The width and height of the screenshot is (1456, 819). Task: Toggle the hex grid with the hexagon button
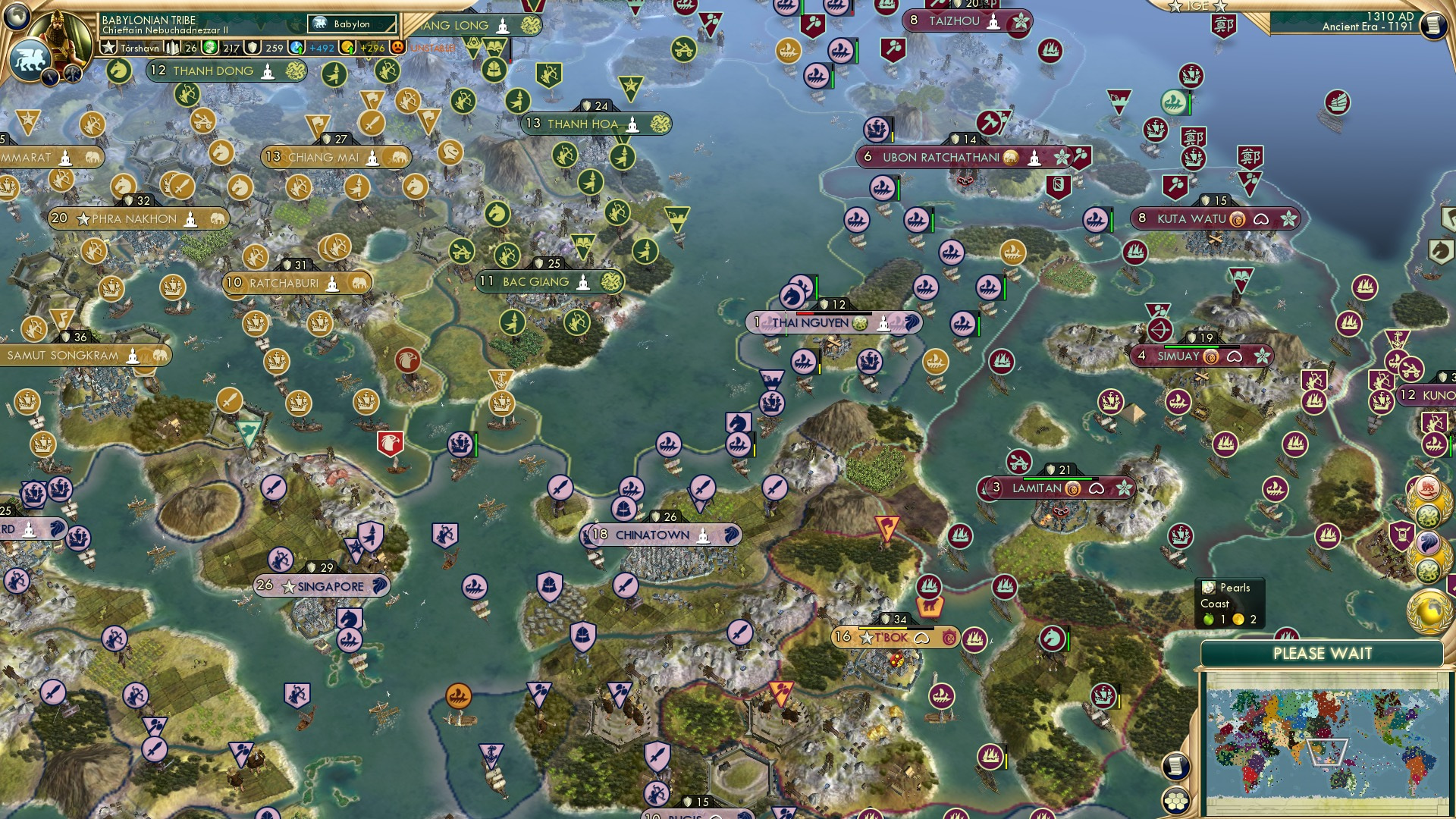pyautogui.click(x=1175, y=800)
